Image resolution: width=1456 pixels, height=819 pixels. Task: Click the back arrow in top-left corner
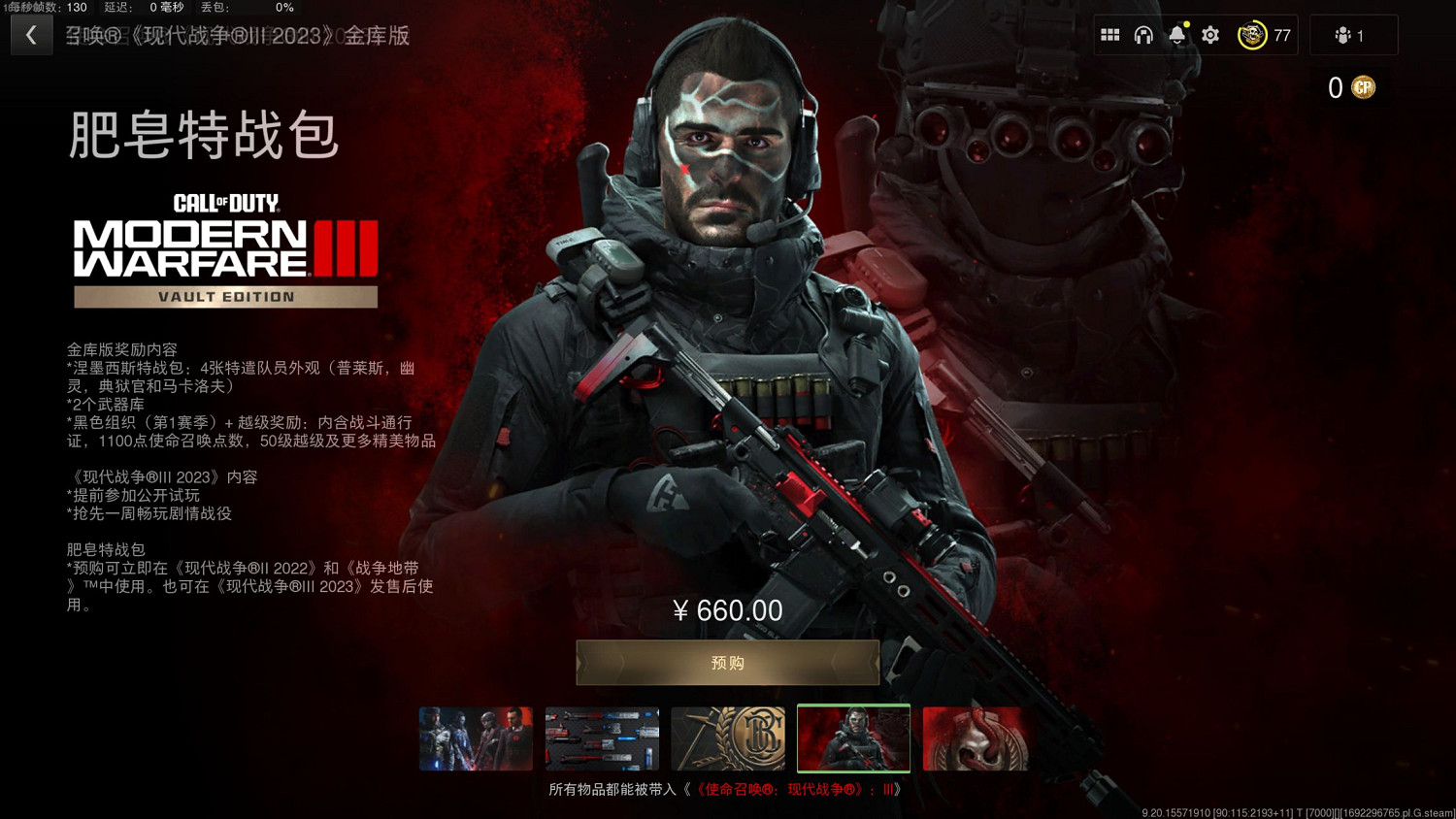31,35
